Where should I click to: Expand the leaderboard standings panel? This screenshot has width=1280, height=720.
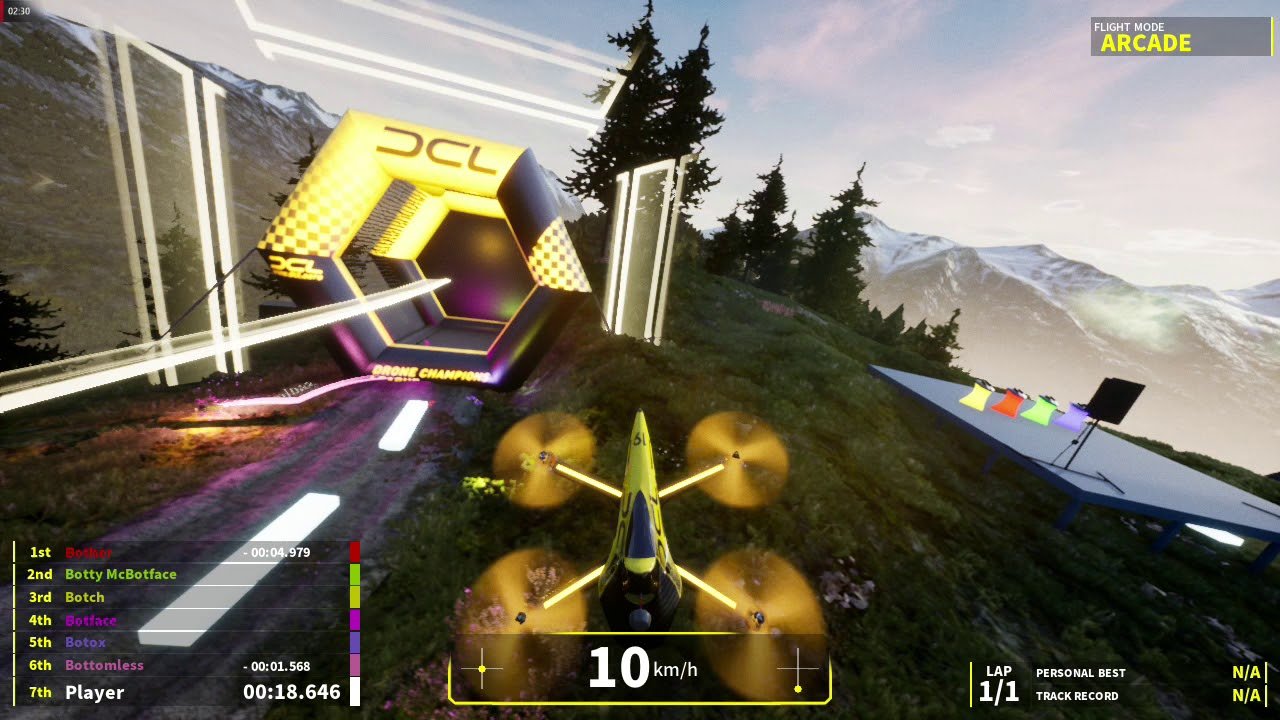tap(180, 620)
